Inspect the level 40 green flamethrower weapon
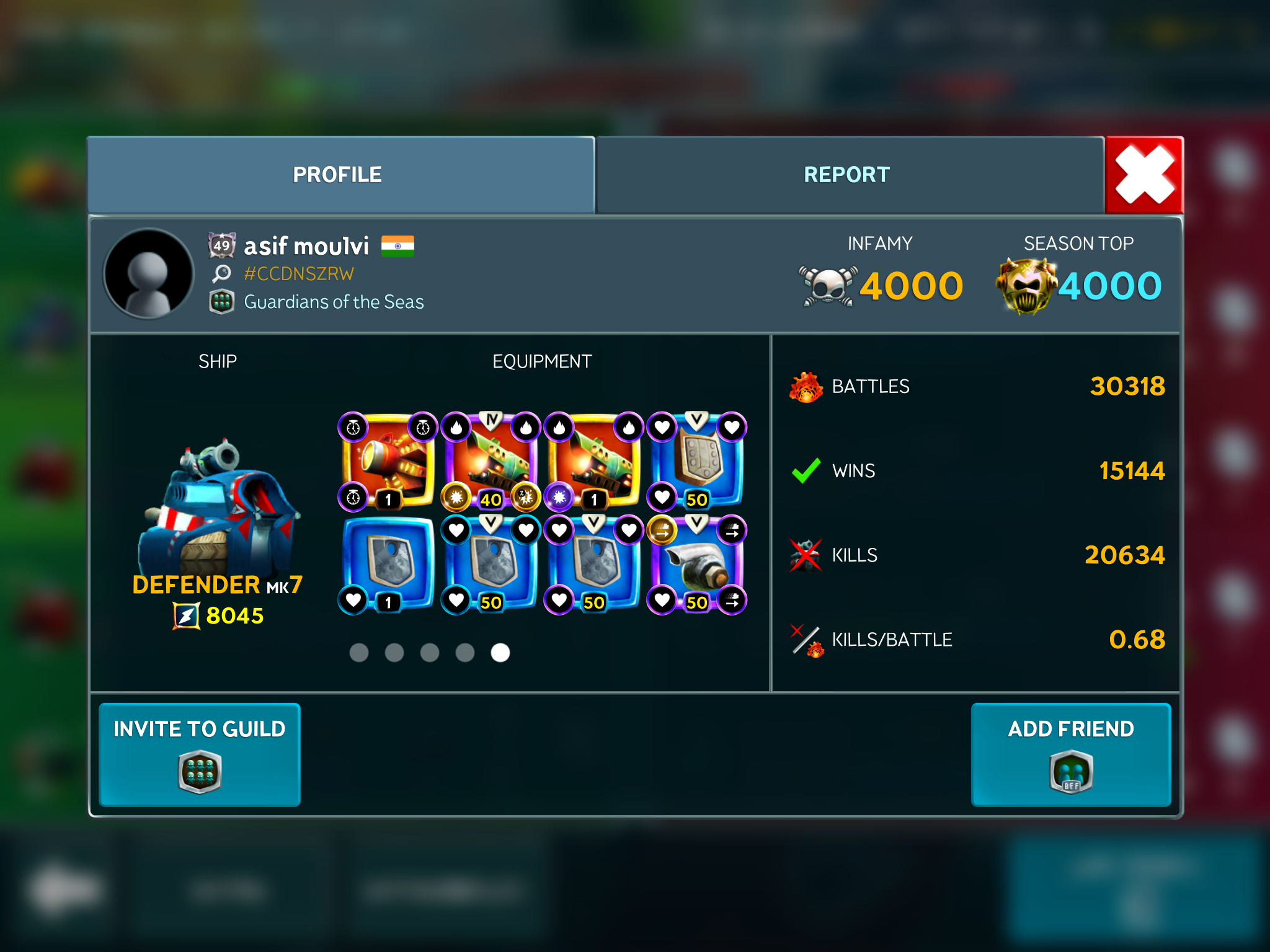This screenshot has width=1270, height=952. 491,460
